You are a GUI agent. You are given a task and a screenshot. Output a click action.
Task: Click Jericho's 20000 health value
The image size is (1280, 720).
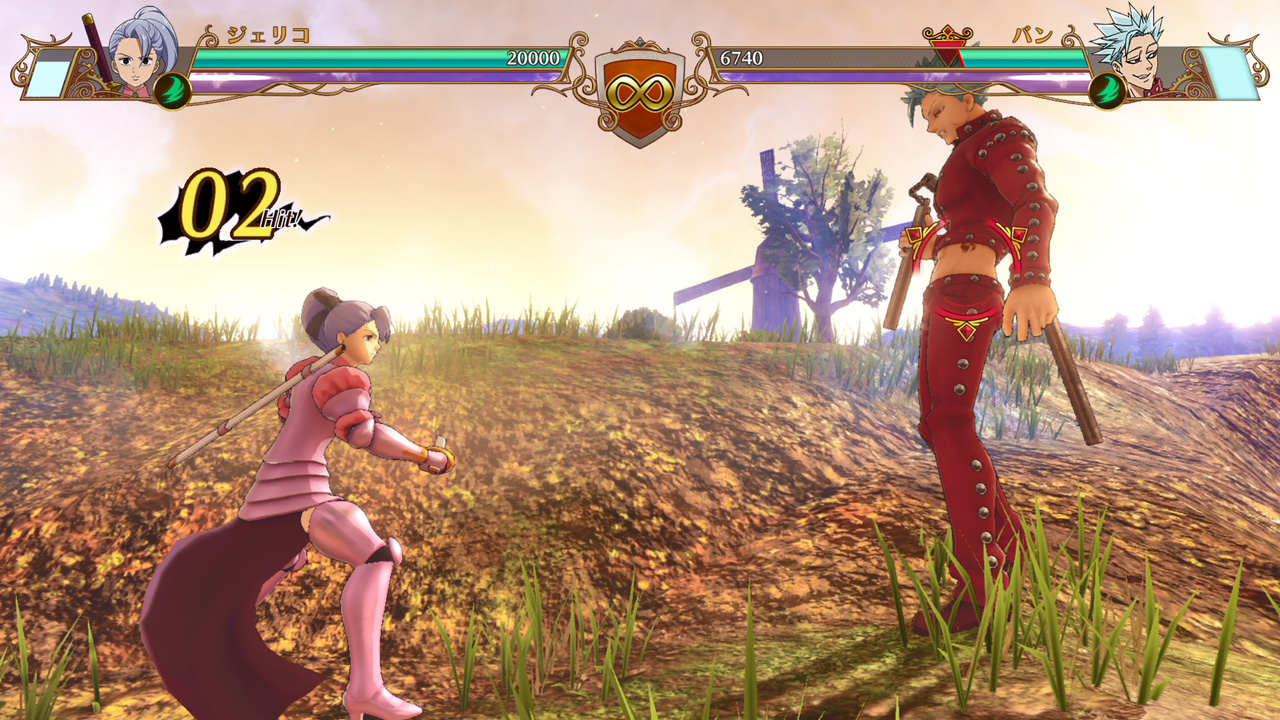(535, 57)
